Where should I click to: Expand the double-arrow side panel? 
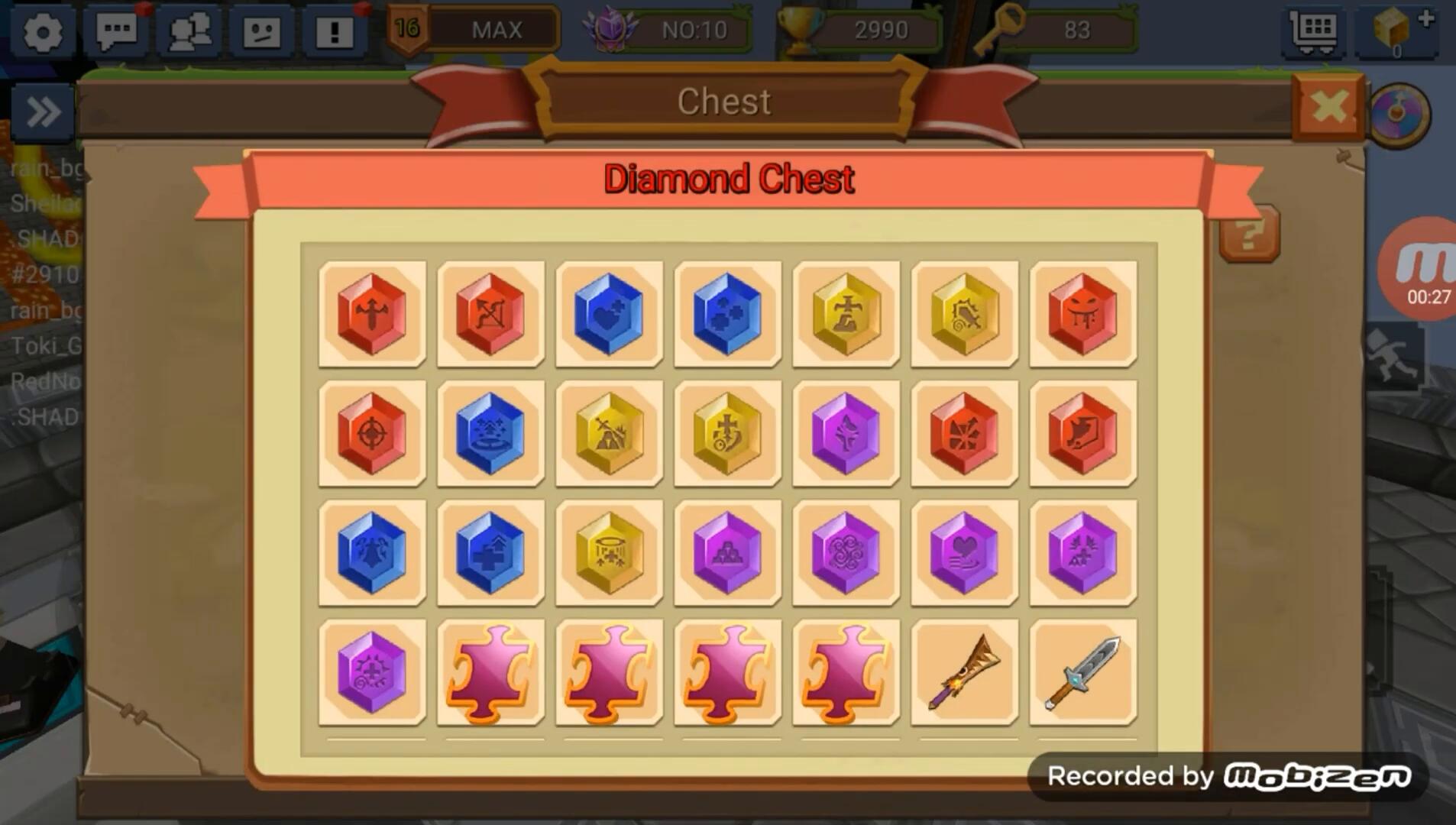[x=43, y=113]
